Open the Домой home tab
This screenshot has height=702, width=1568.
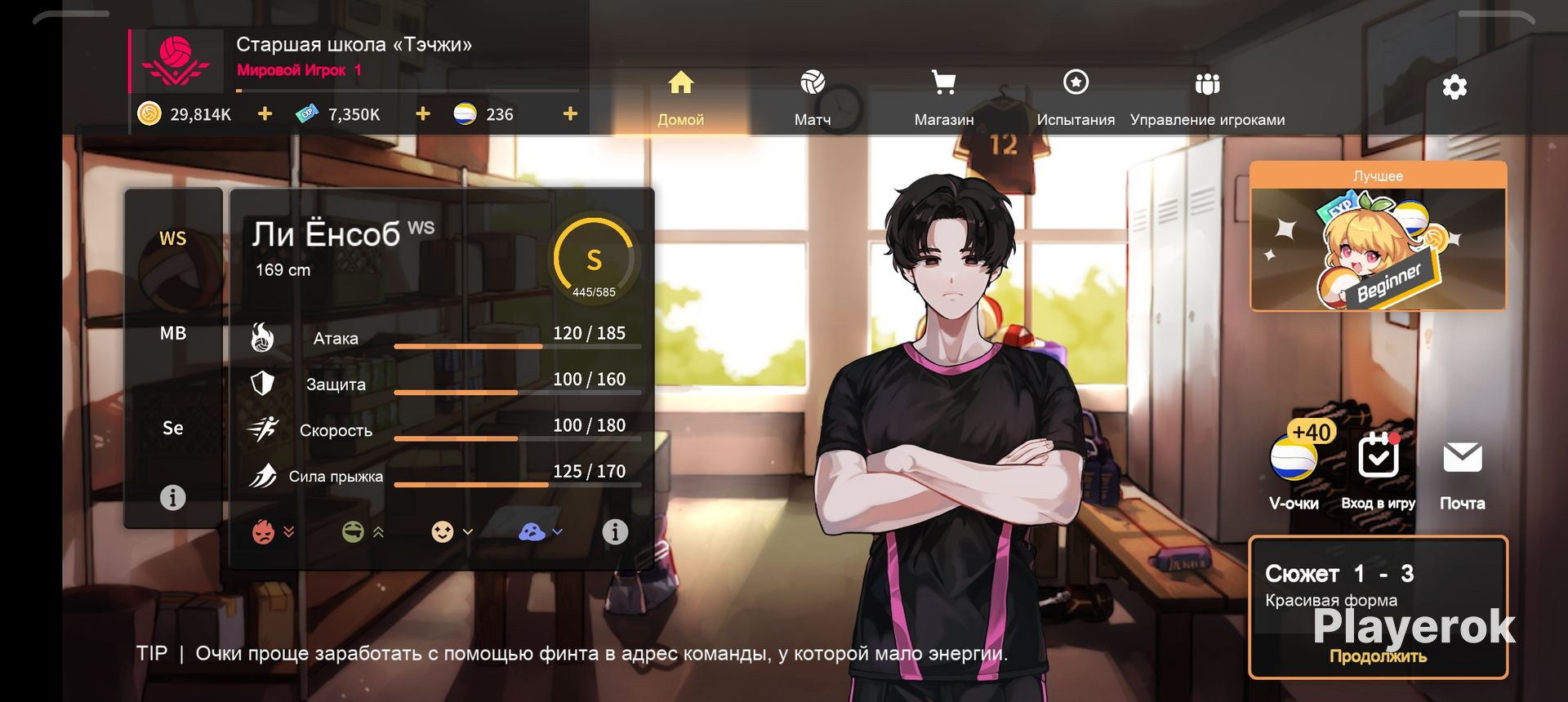pyautogui.click(x=680, y=98)
